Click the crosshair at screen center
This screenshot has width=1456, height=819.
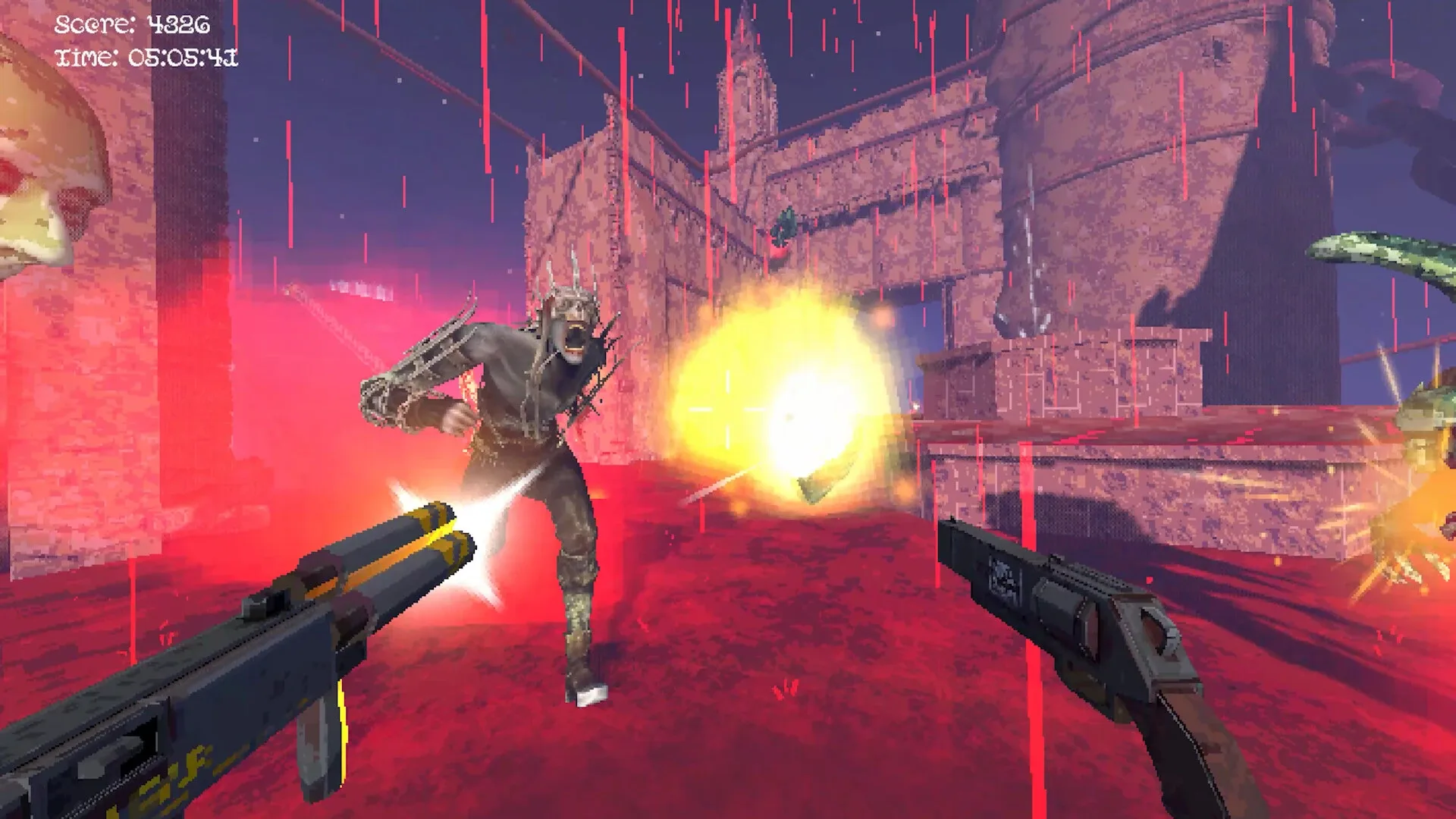(728, 409)
